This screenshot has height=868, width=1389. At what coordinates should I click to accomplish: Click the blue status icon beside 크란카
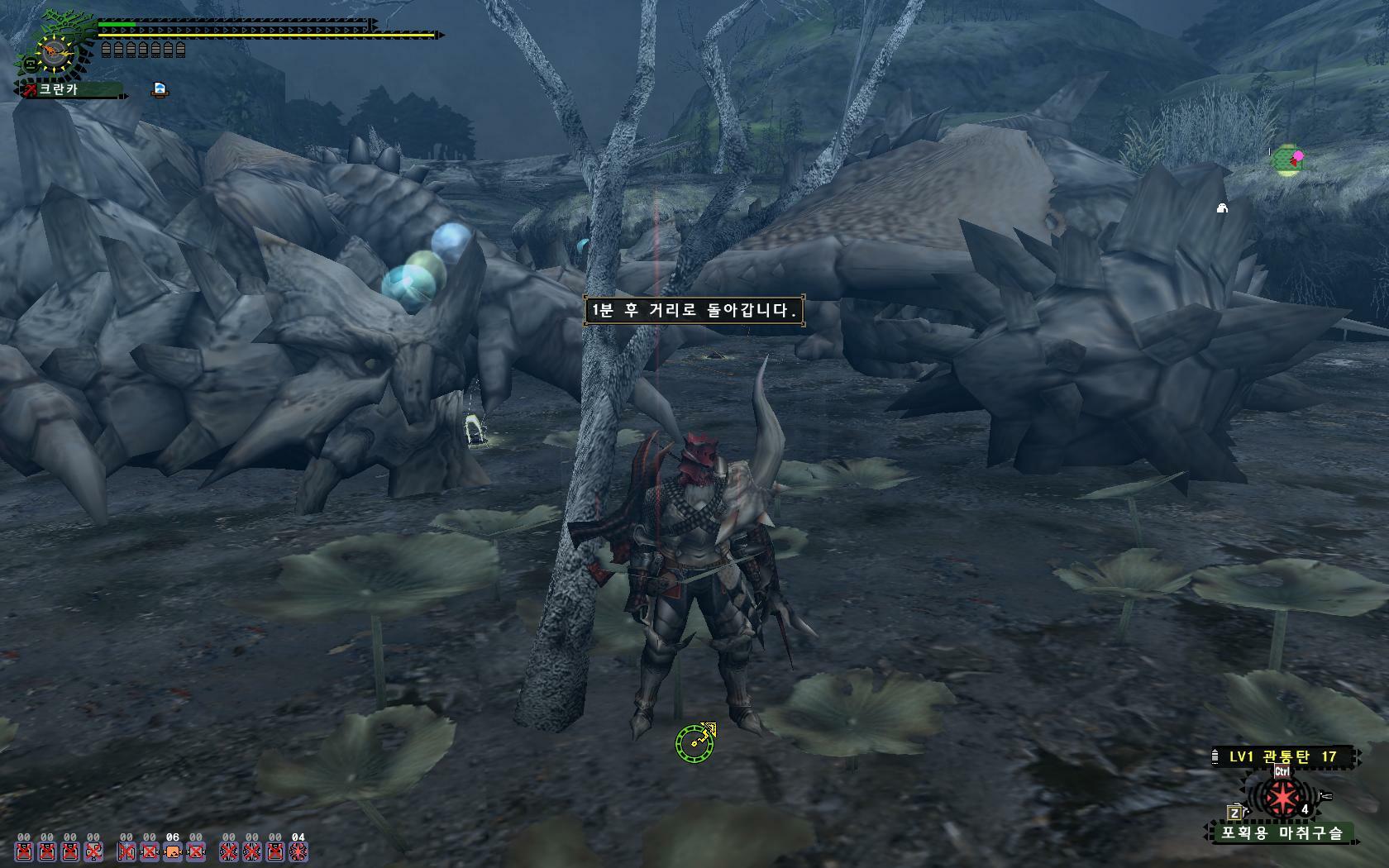[x=160, y=89]
